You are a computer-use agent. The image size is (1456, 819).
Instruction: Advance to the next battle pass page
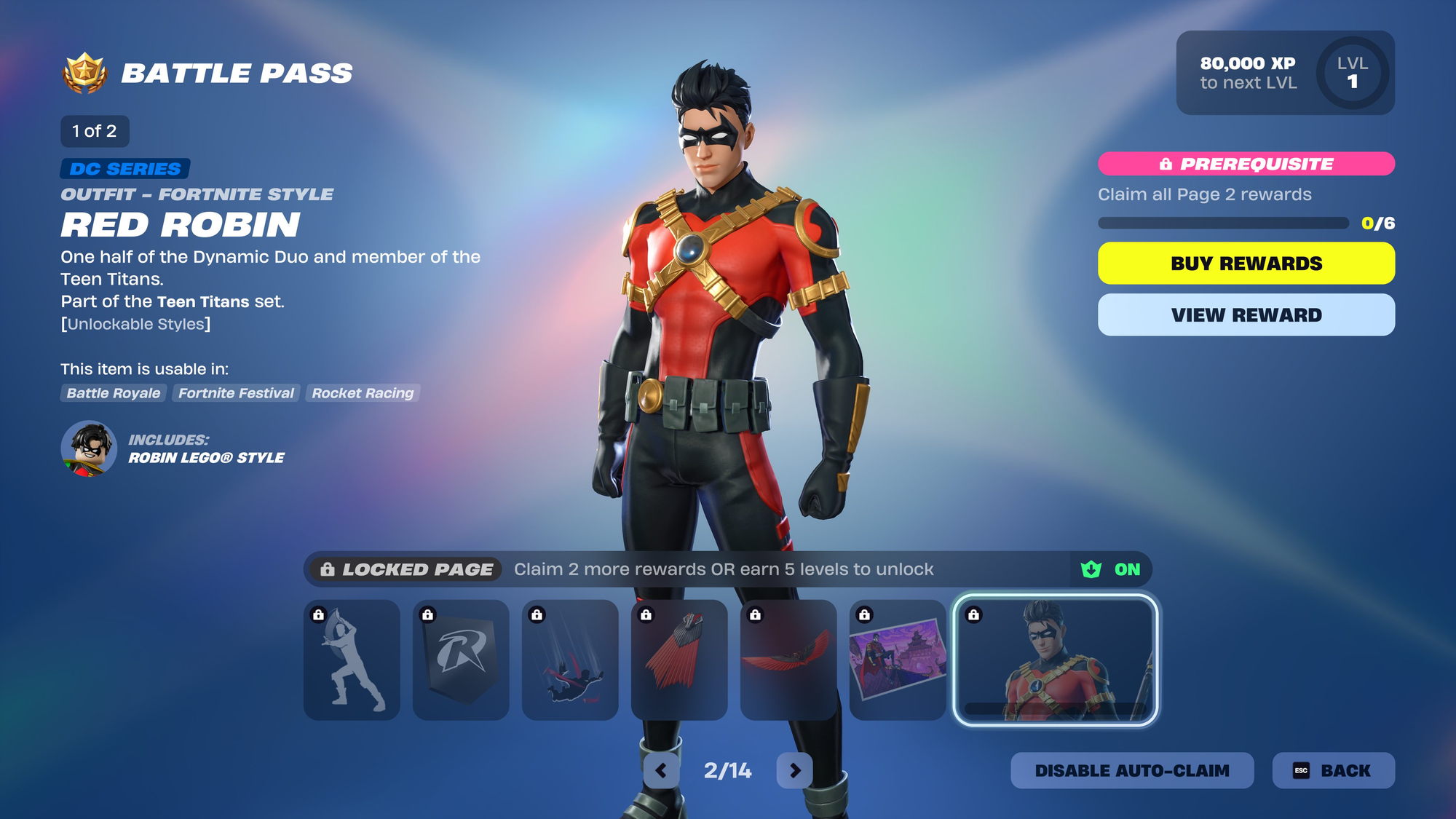coord(794,770)
